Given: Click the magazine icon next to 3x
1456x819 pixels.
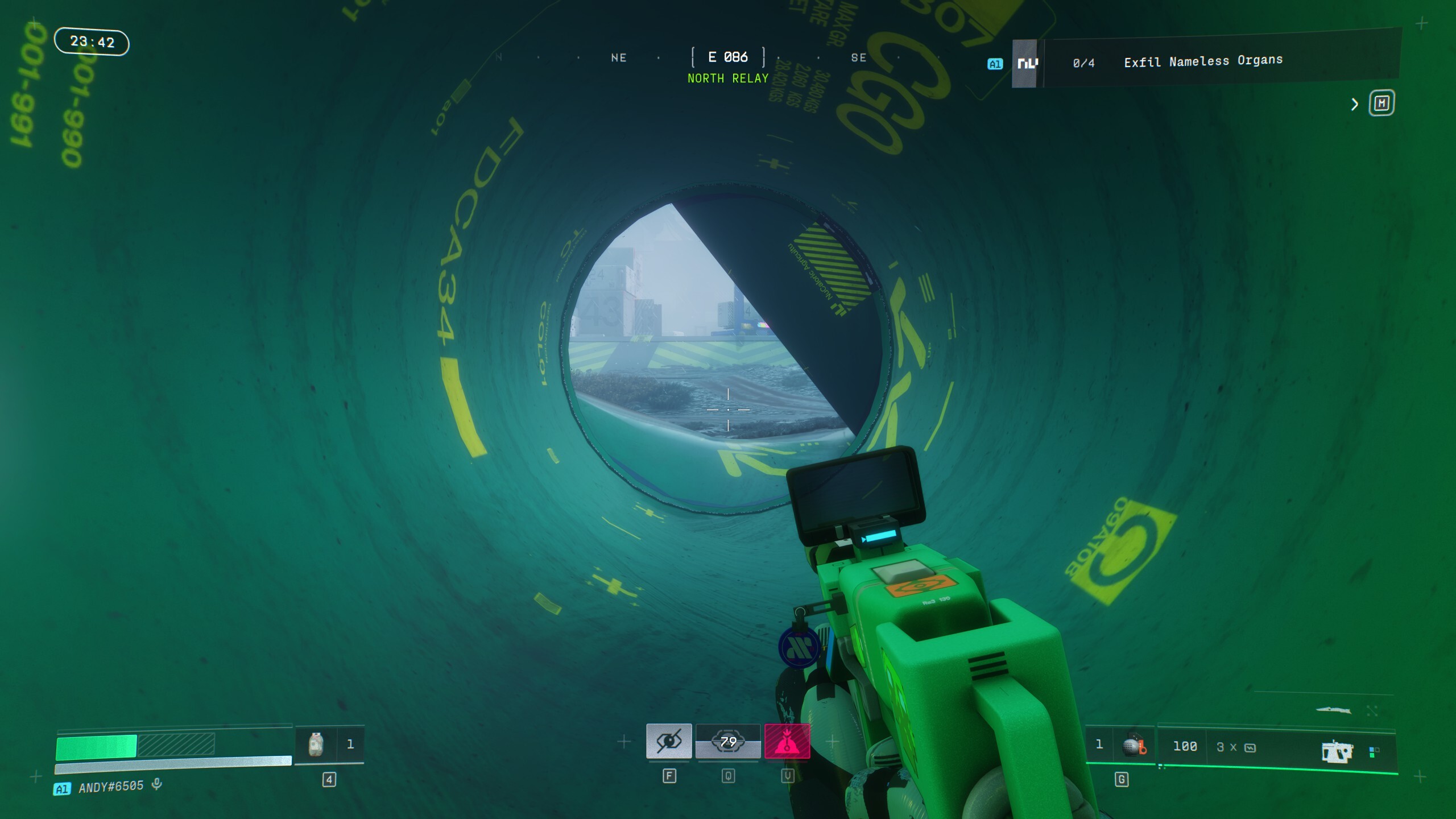Looking at the screenshot, I should 1251,746.
